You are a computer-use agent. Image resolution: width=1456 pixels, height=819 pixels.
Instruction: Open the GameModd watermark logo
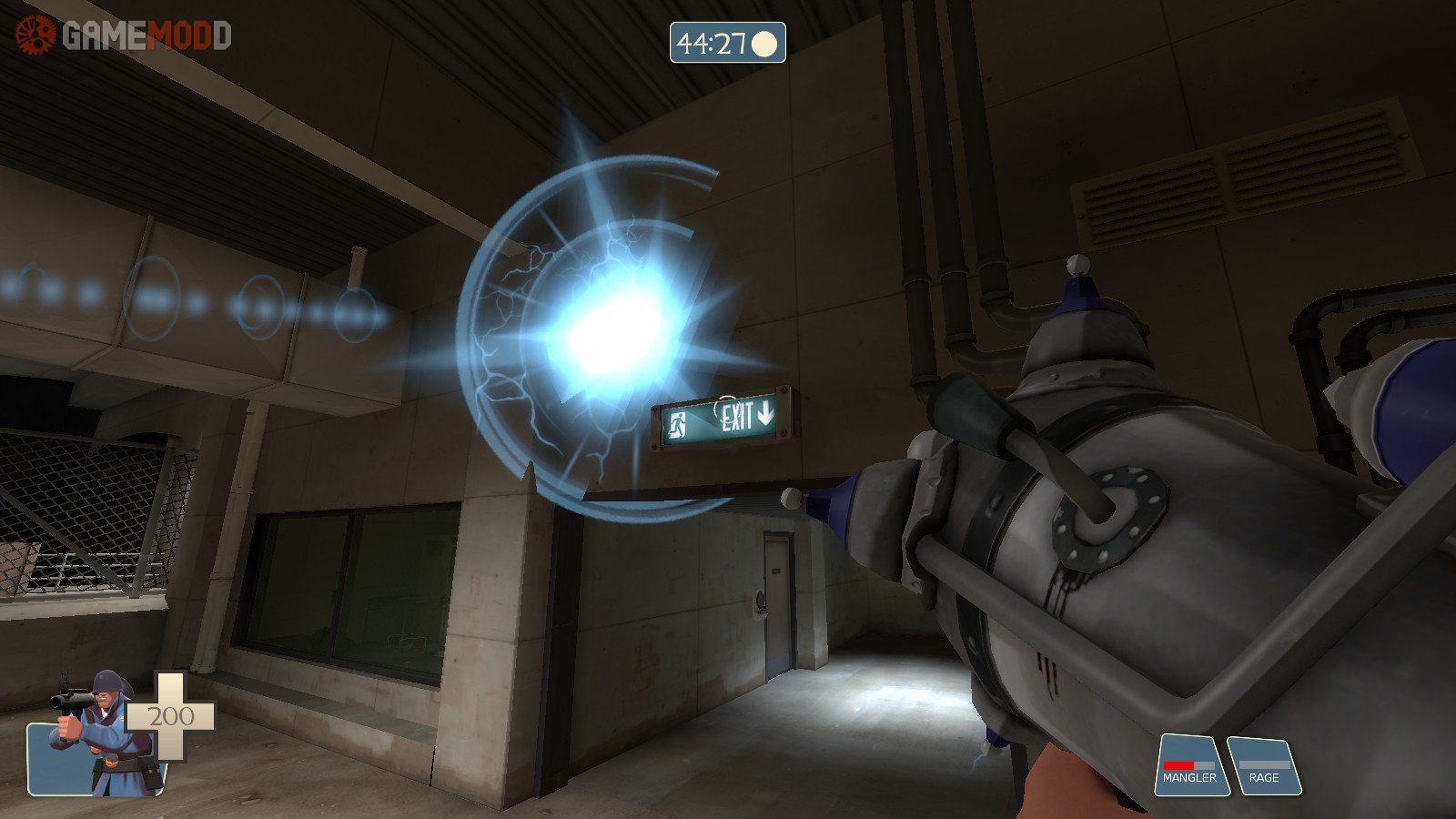tap(124, 35)
